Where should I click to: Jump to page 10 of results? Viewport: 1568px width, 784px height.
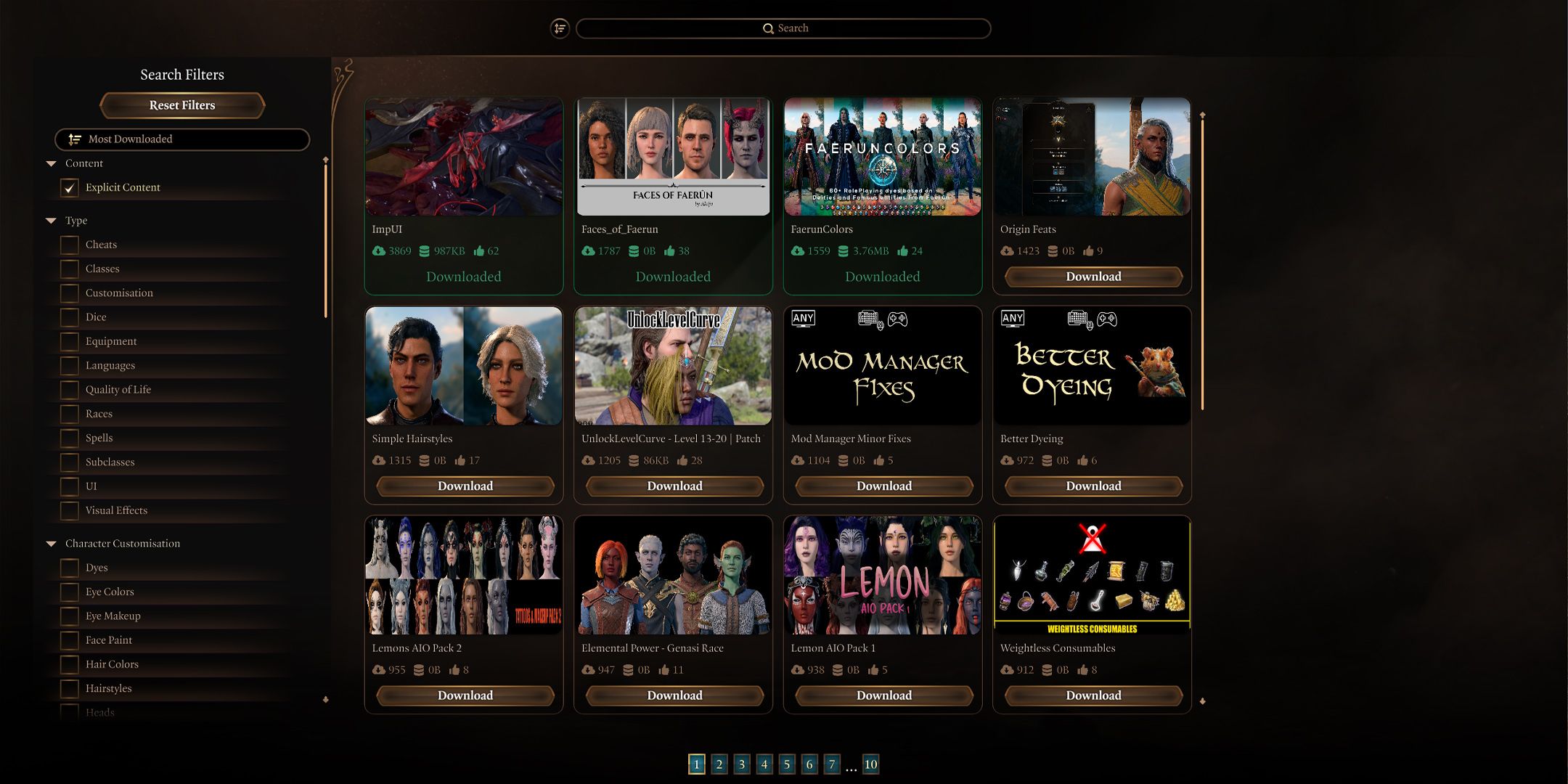[x=870, y=764]
